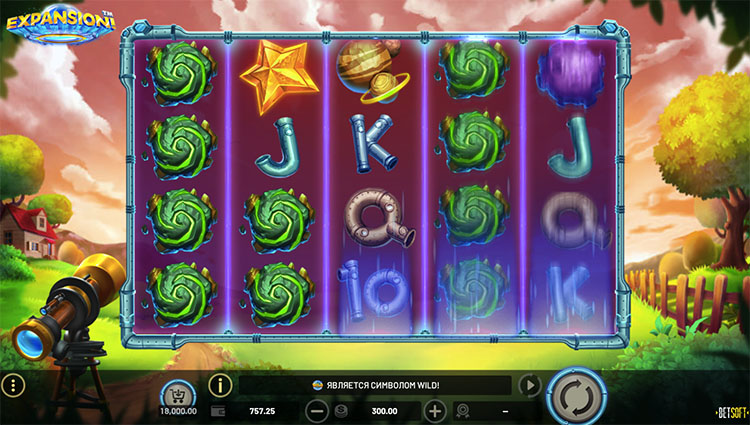Screen dimensions: 750x425
Task: Spin the reels with the circular arrows button
Action: [577, 396]
